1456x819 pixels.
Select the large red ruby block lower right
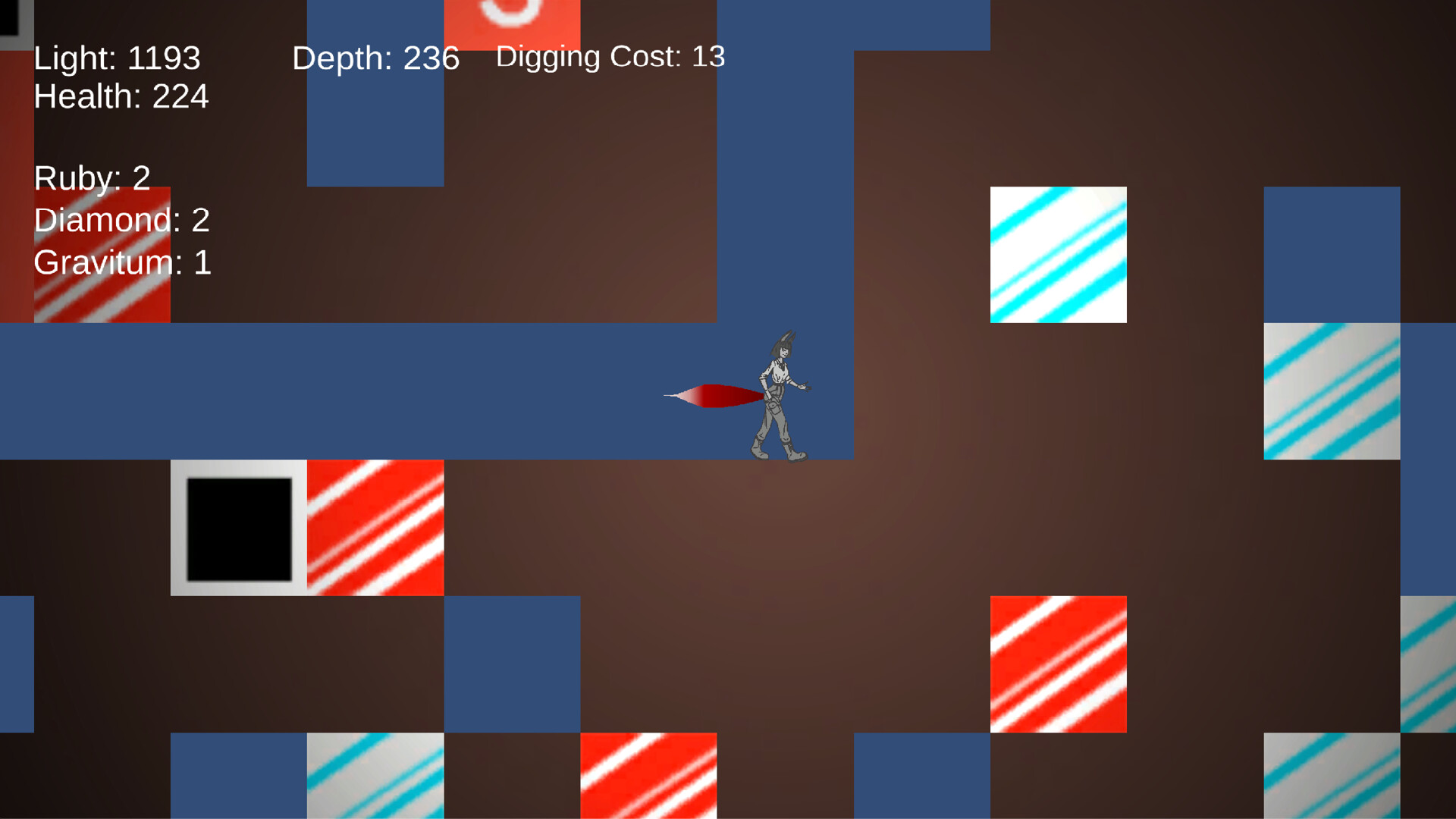point(1058,664)
